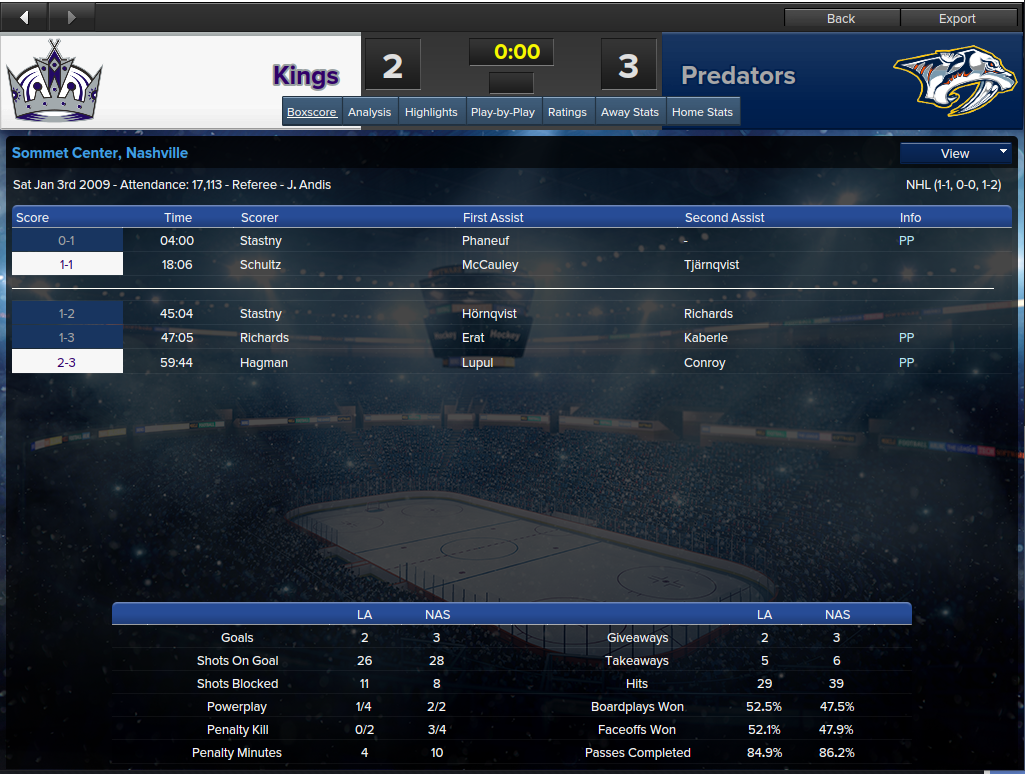Switch to the Analysis tab
The width and height of the screenshot is (1025, 774).
(x=369, y=112)
